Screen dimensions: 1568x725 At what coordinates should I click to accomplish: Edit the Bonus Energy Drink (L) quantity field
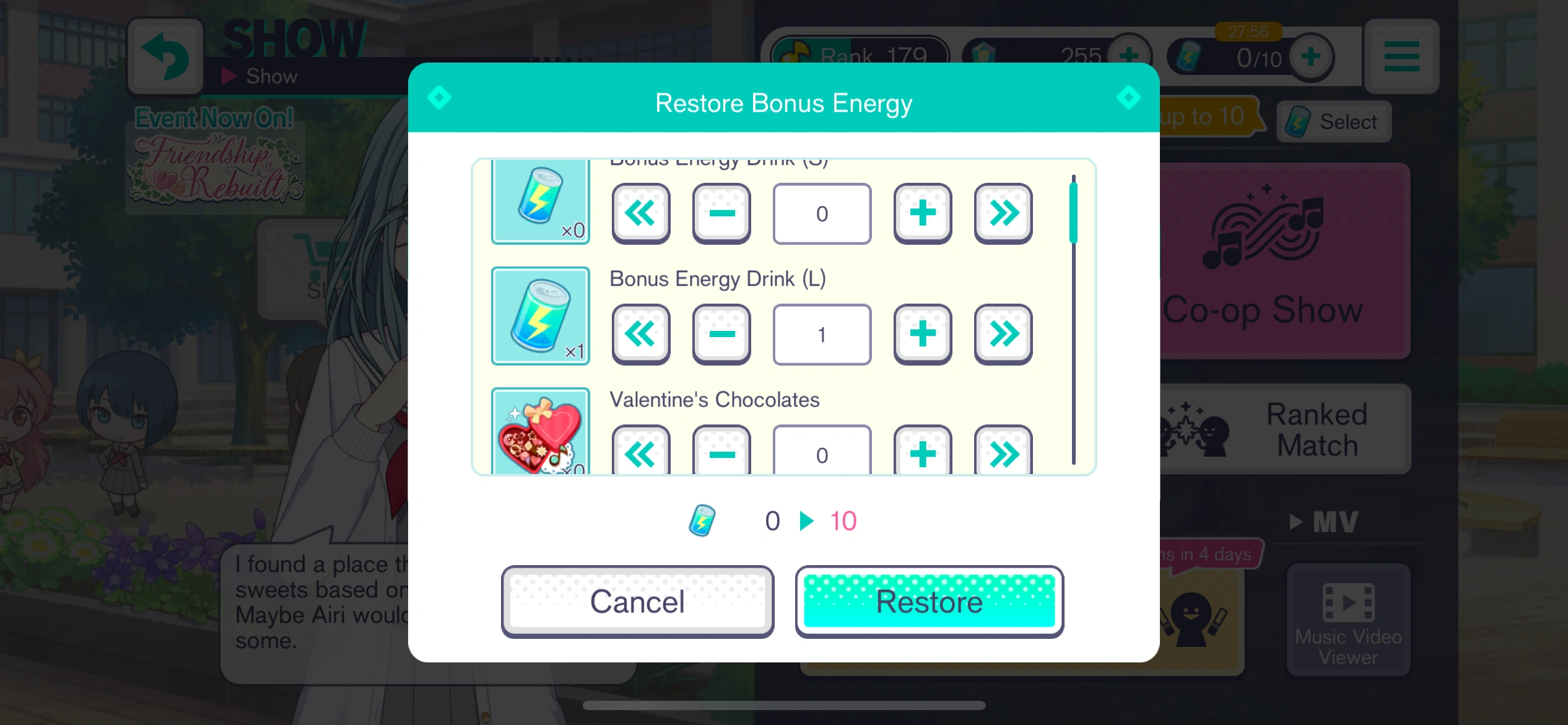click(x=822, y=334)
